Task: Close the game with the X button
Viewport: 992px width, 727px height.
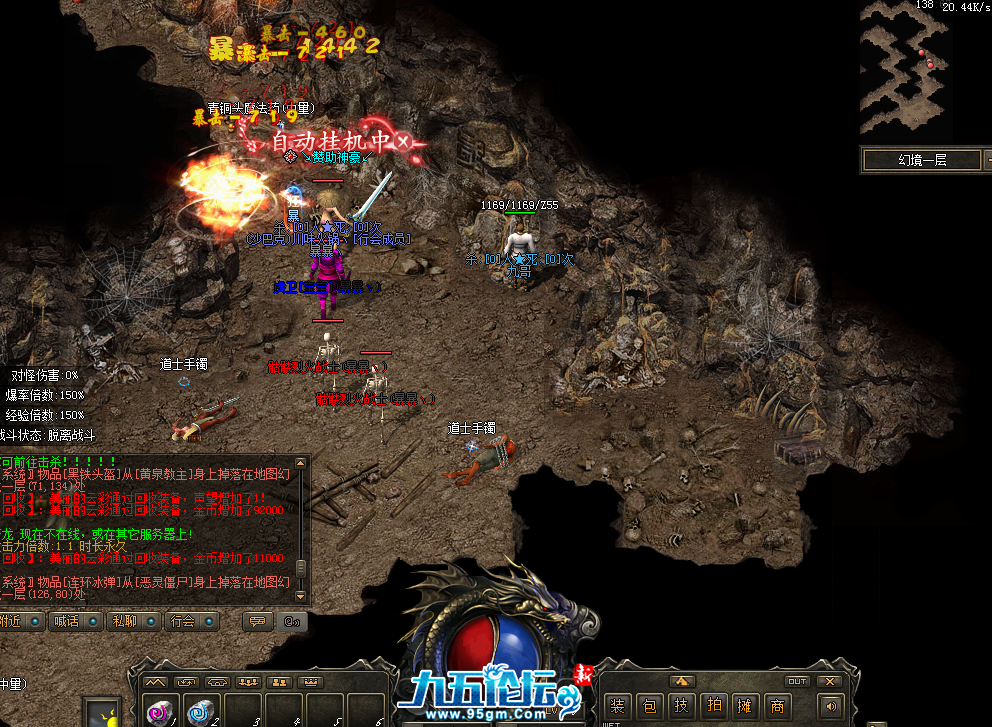Action: point(828,682)
